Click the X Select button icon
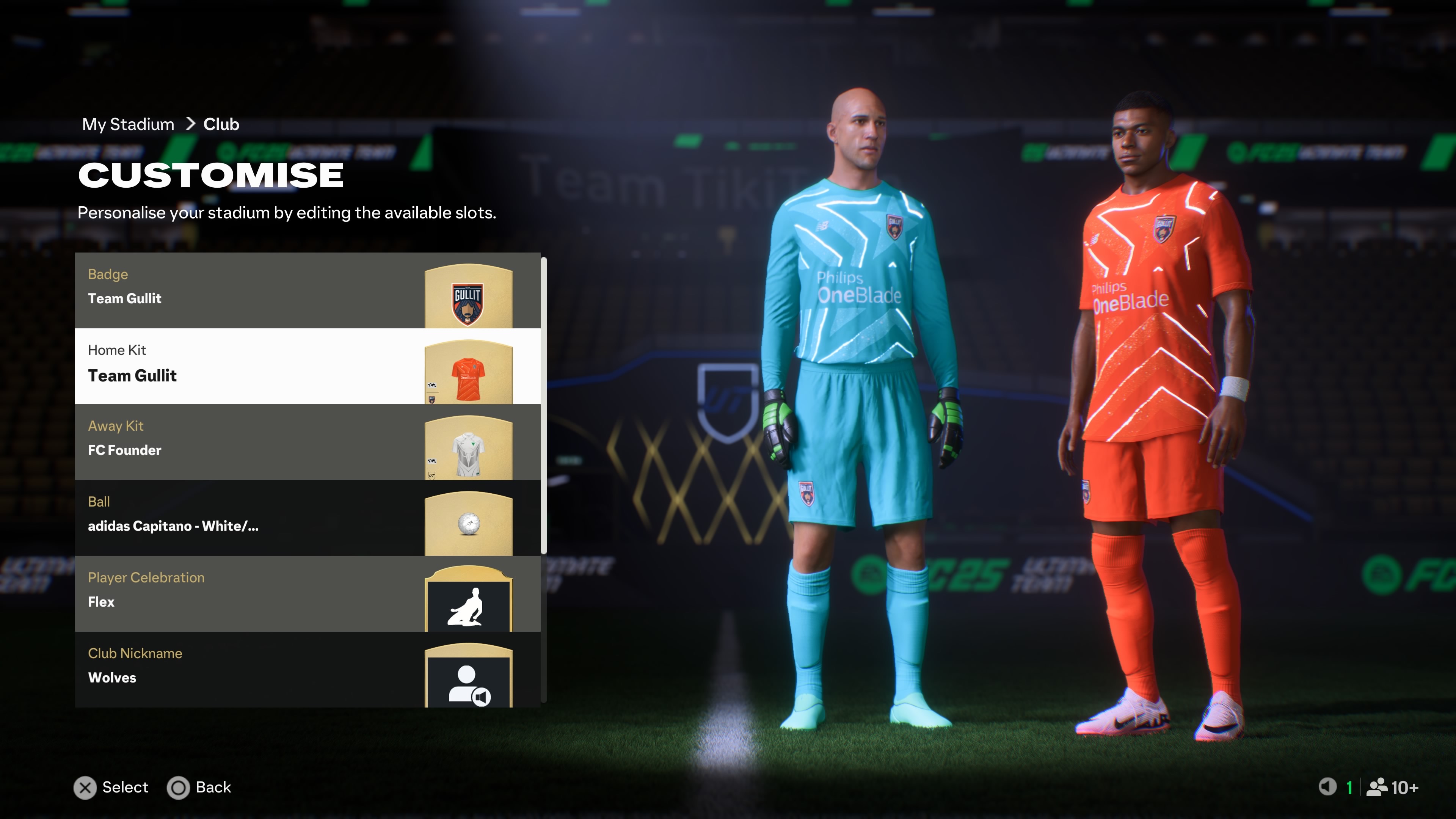Image resolution: width=1456 pixels, height=819 pixels. click(85, 788)
